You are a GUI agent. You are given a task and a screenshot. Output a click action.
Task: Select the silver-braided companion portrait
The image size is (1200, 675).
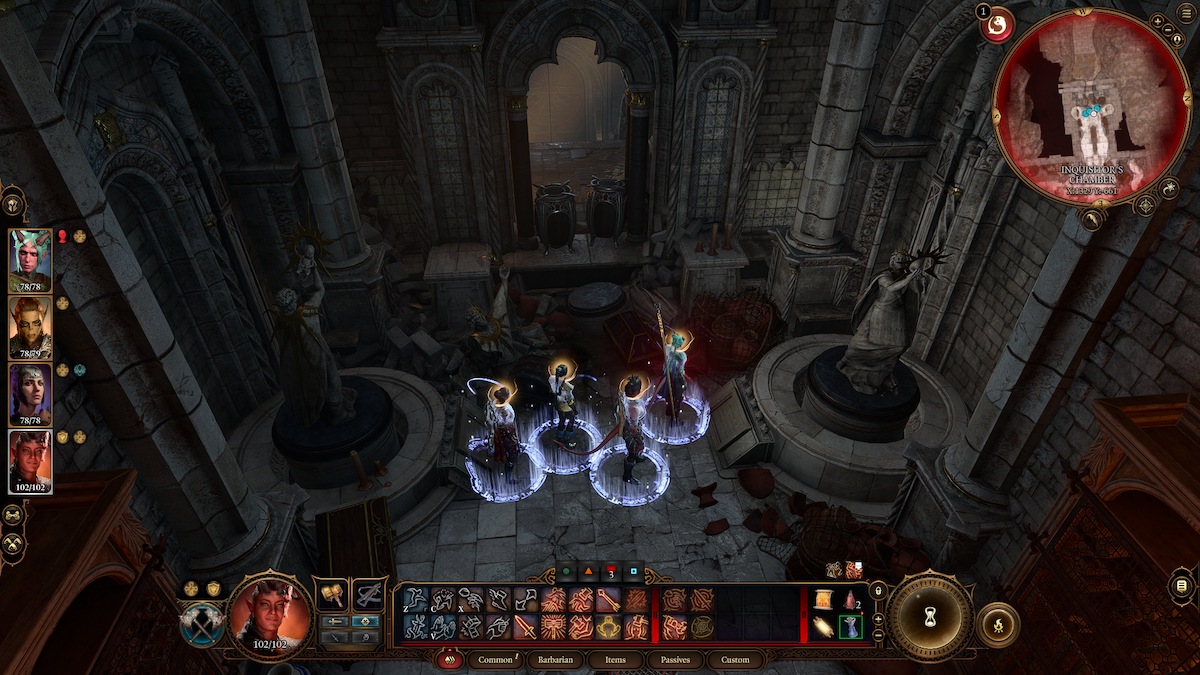click(x=30, y=393)
